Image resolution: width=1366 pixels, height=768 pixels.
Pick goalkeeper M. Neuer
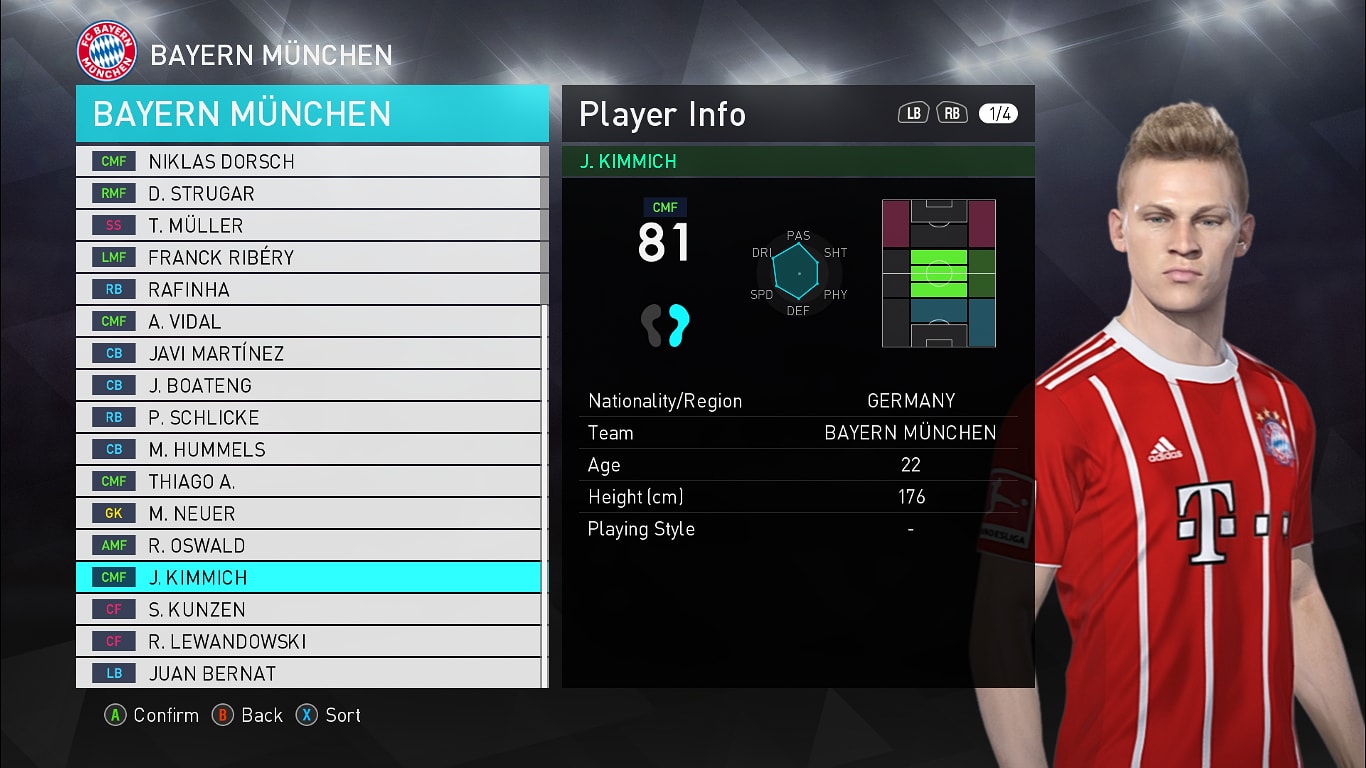point(310,513)
